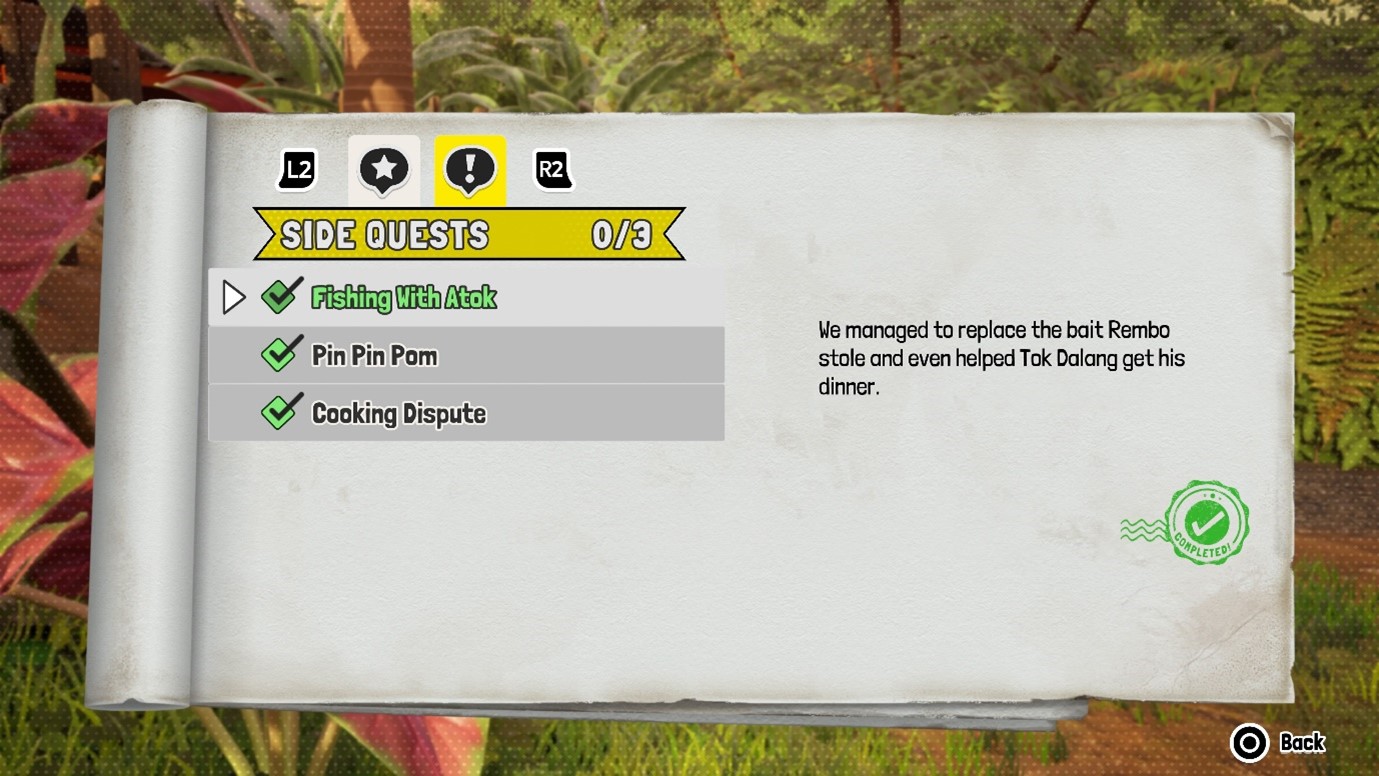Select the exclamation mark side quests tab
The height and width of the screenshot is (776, 1379).
470,171
